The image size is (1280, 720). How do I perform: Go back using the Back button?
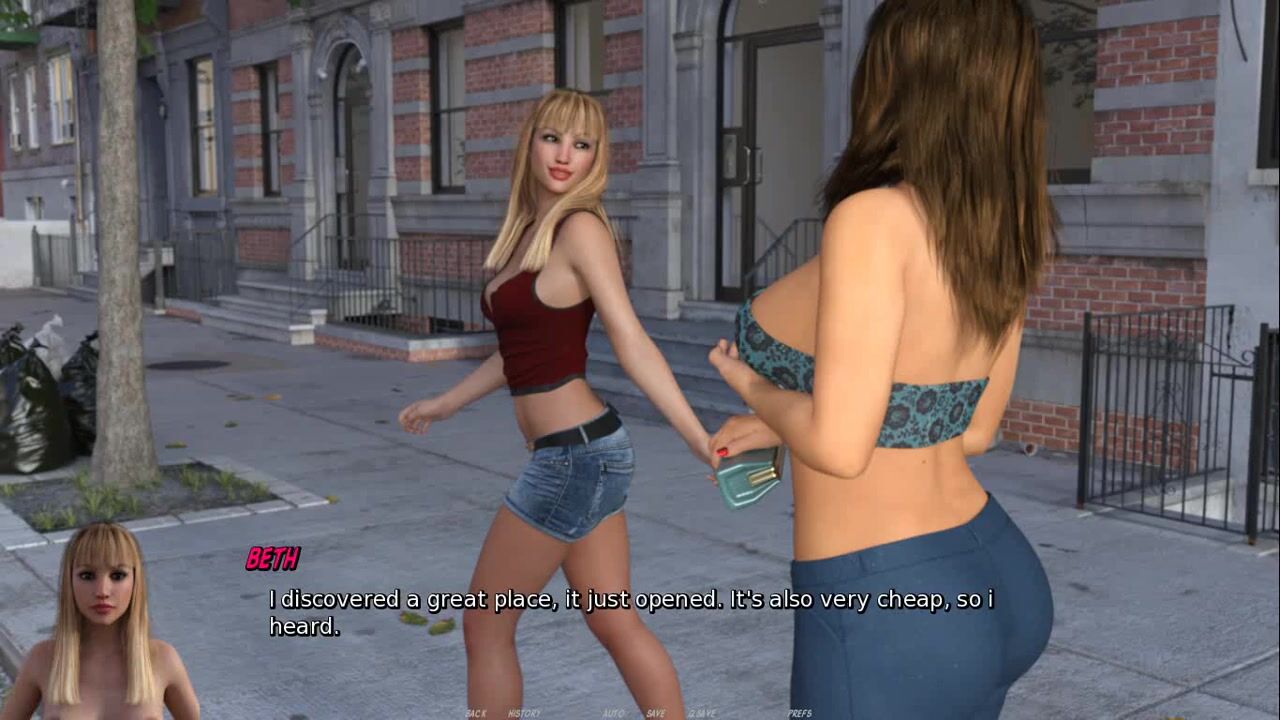(476, 713)
